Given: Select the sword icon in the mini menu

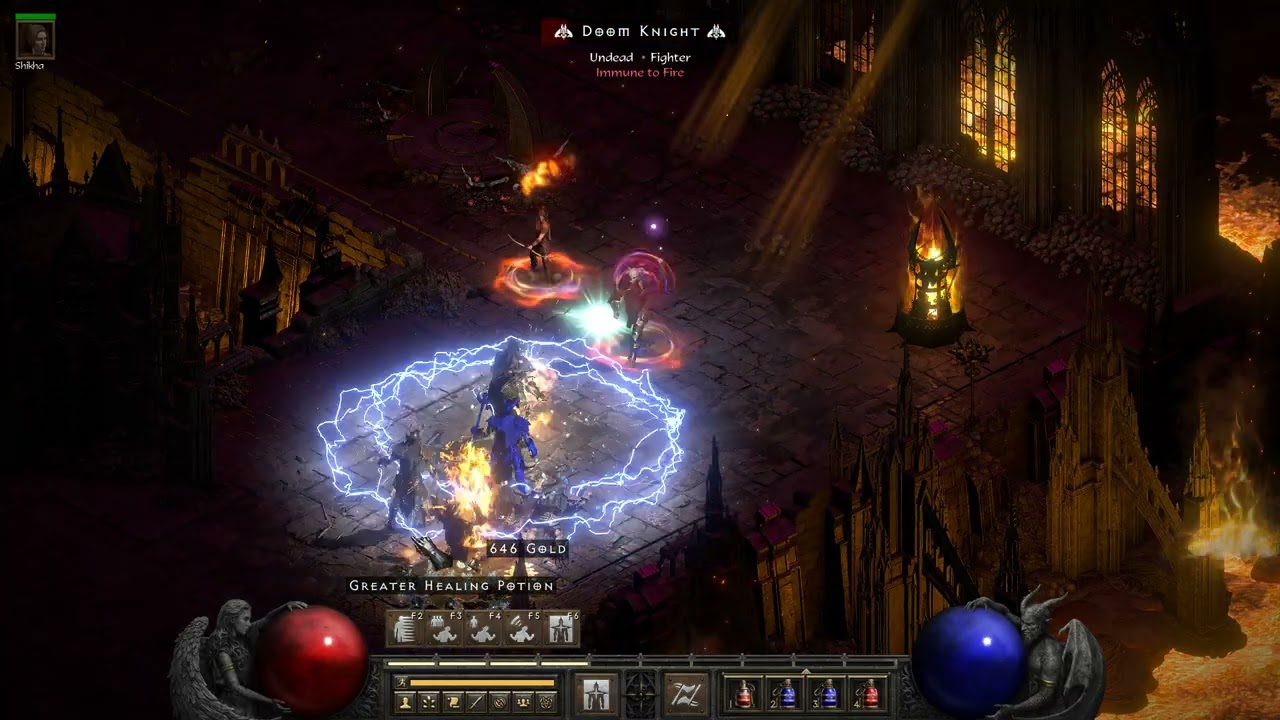Looking at the screenshot, I should coord(476,702).
